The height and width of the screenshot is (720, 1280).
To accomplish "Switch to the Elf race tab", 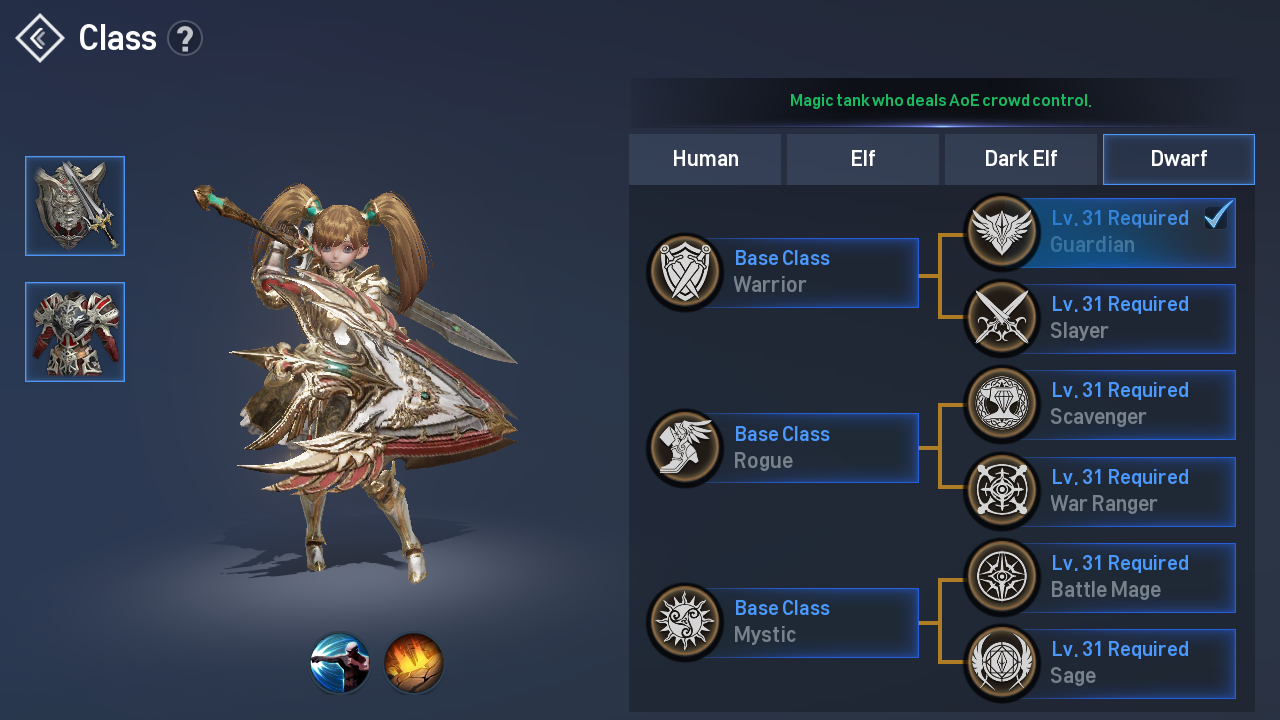I will pyautogui.click(x=862, y=158).
